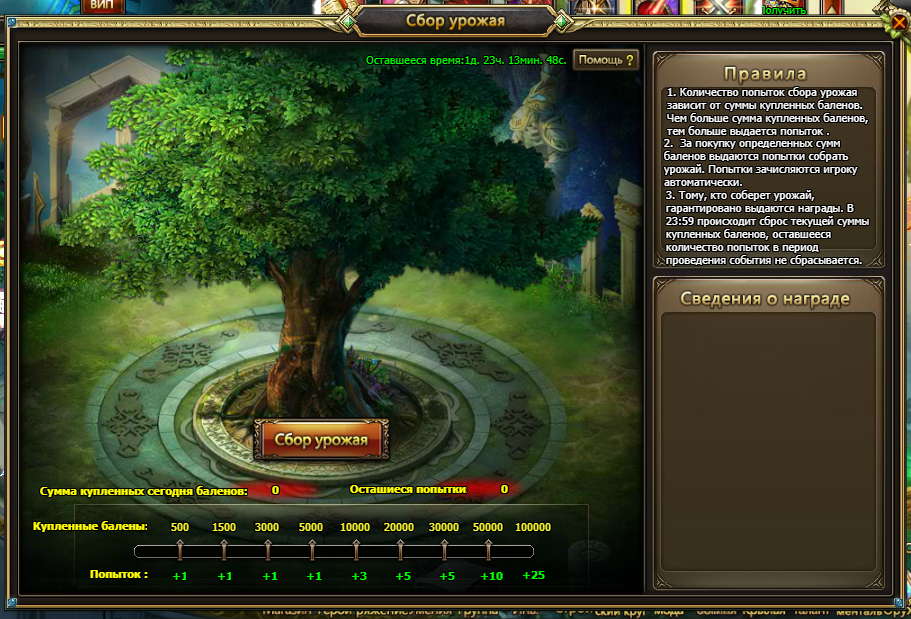Image resolution: width=911 pixels, height=619 pixels.
Task: Click the green Получить link
Action: [783, 9]
